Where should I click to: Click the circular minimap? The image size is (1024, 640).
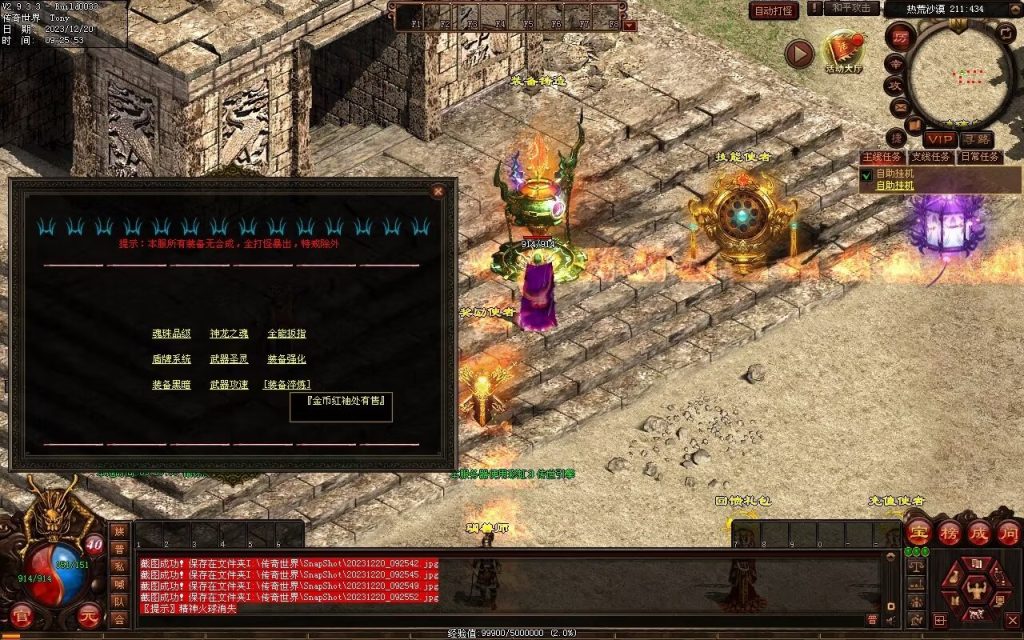[960, 68]
